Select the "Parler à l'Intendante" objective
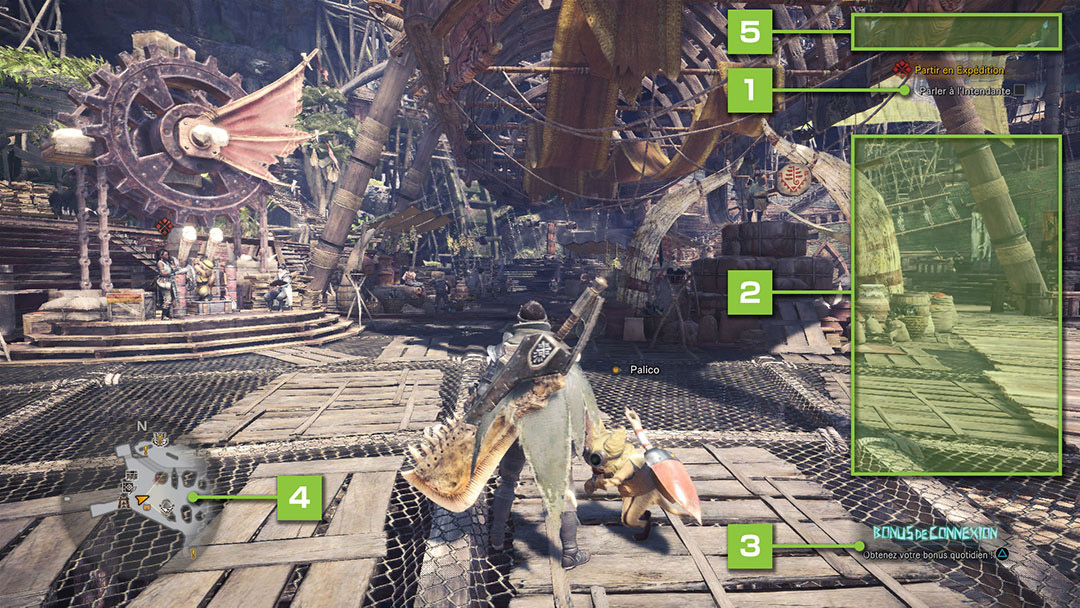 coord(964,90)
